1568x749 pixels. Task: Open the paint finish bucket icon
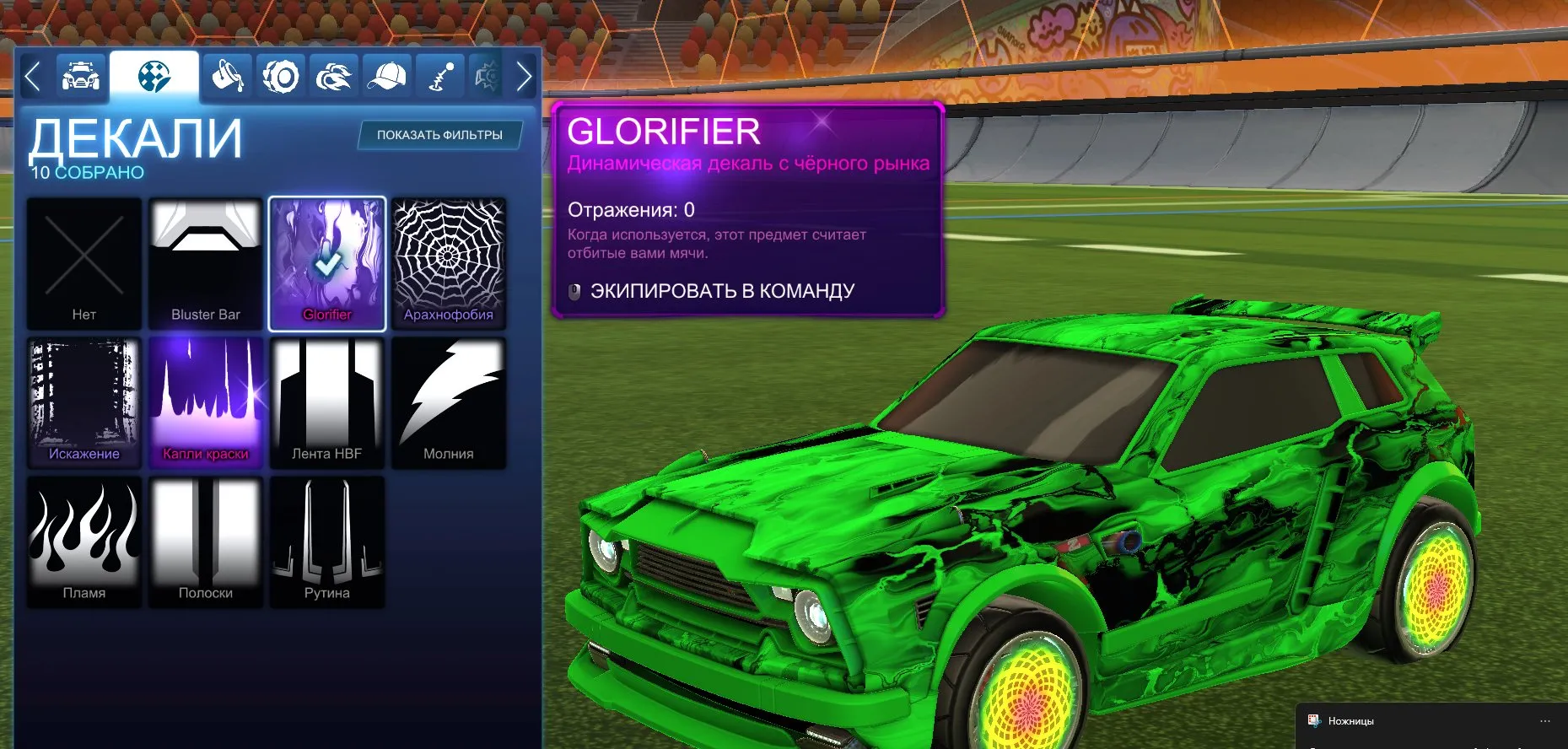pos(226,75)
